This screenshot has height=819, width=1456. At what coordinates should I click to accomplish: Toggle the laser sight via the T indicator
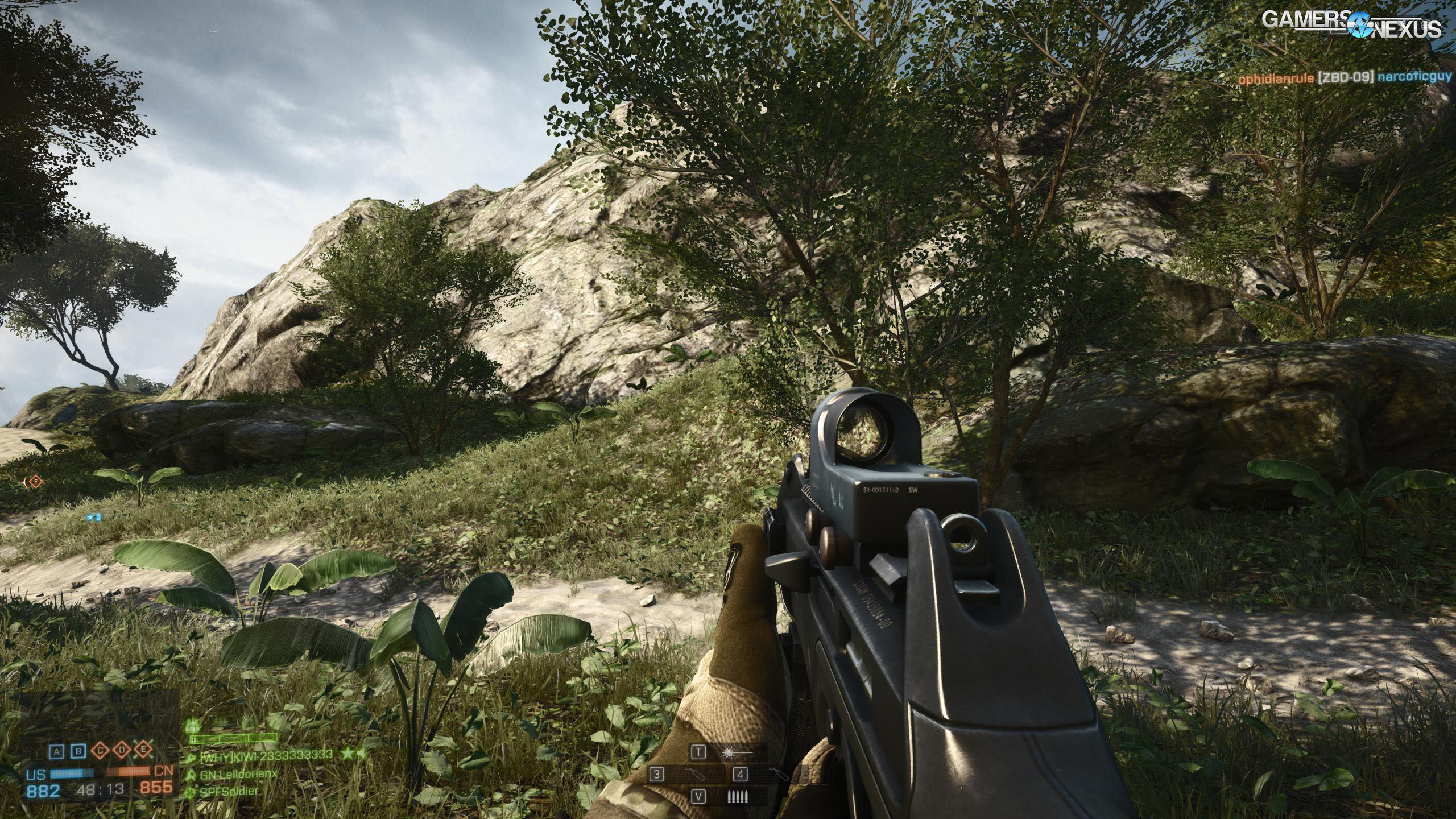tap(698, 752)
